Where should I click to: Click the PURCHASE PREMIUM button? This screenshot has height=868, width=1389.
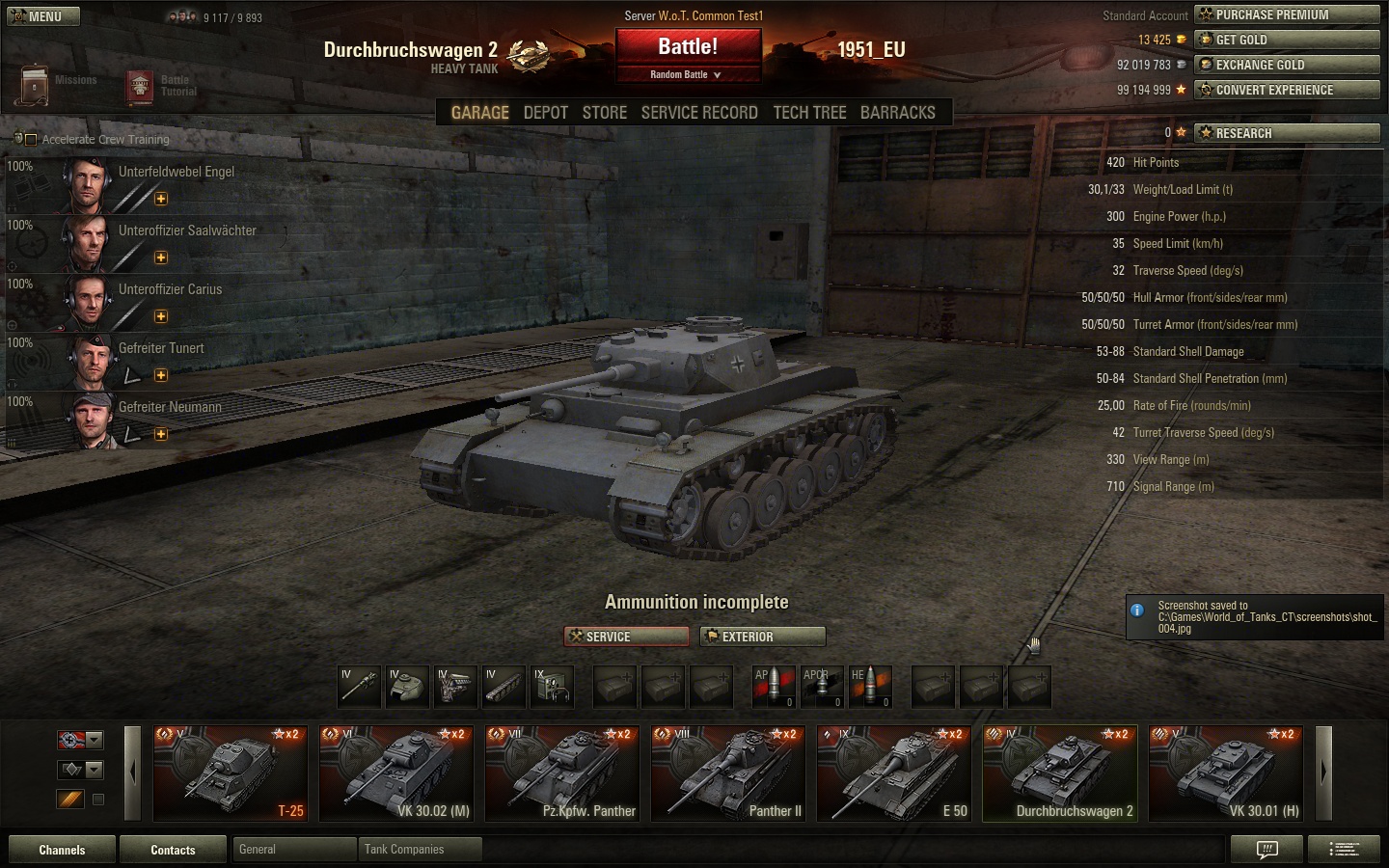[1287, 14]
